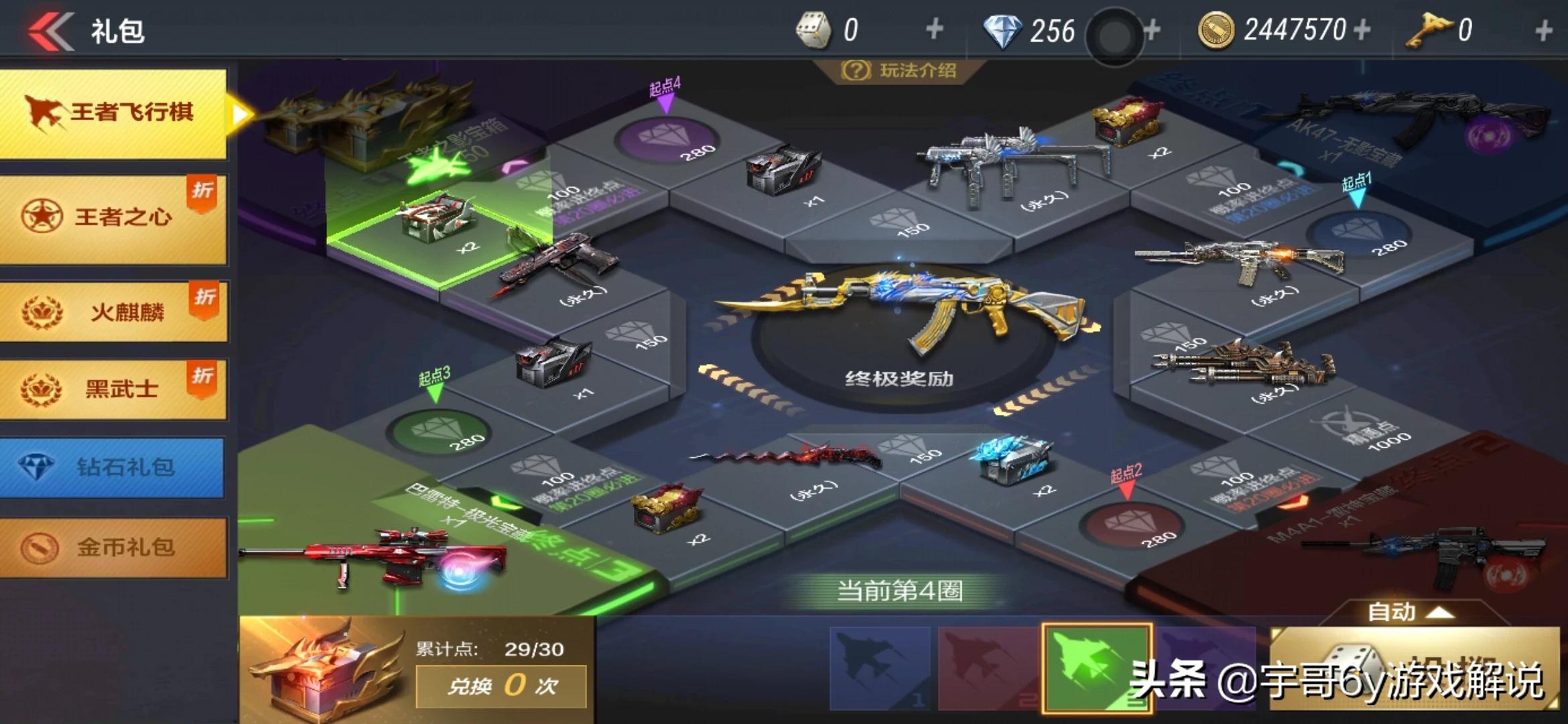Open the 玩法介绍 help banner
Screen dimensions: 1568x724
[899, 70]
